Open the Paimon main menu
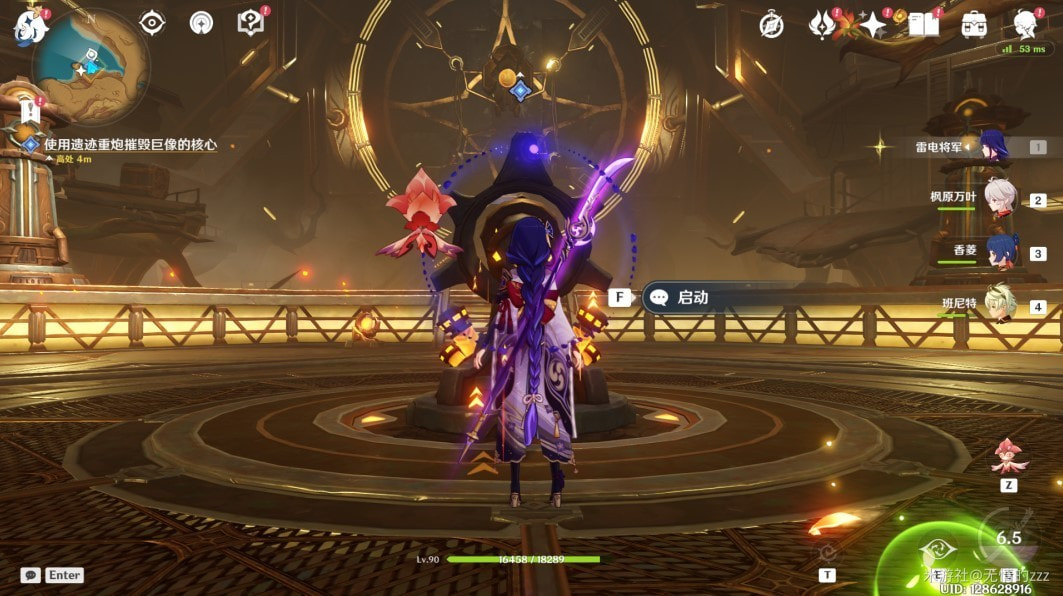The width and height of the screenshot is (1063, 596). click(x=29, y=27)
